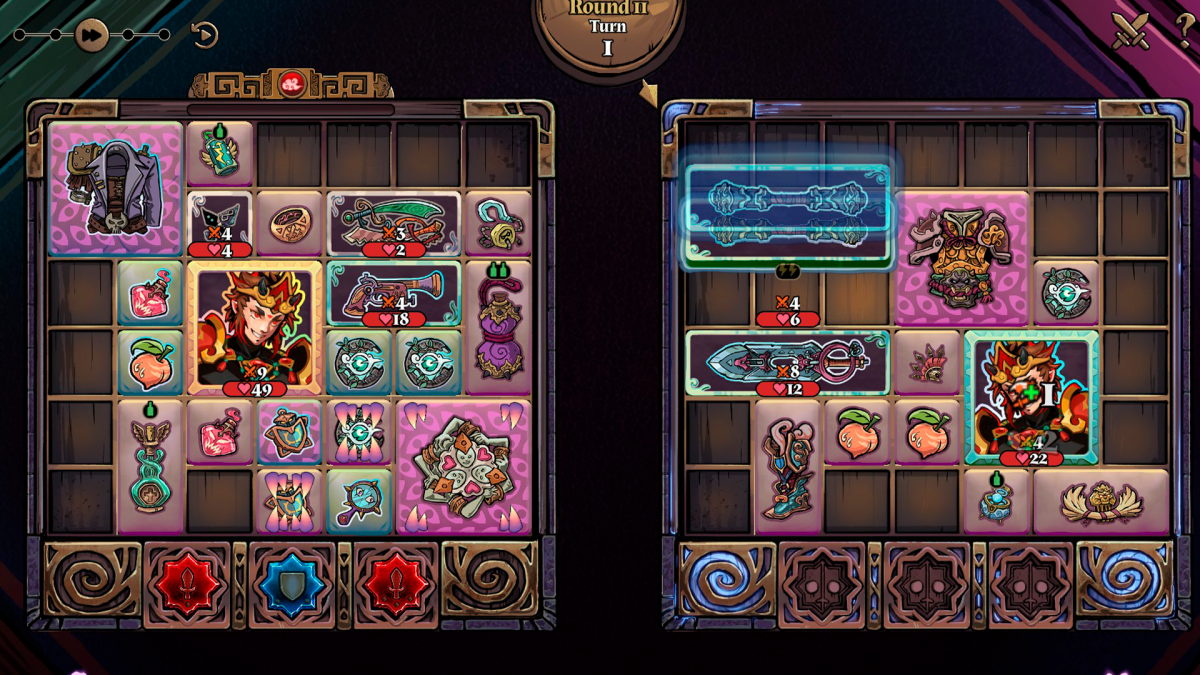
Task: Pick the bronze coin item
Action: (290, 222)
